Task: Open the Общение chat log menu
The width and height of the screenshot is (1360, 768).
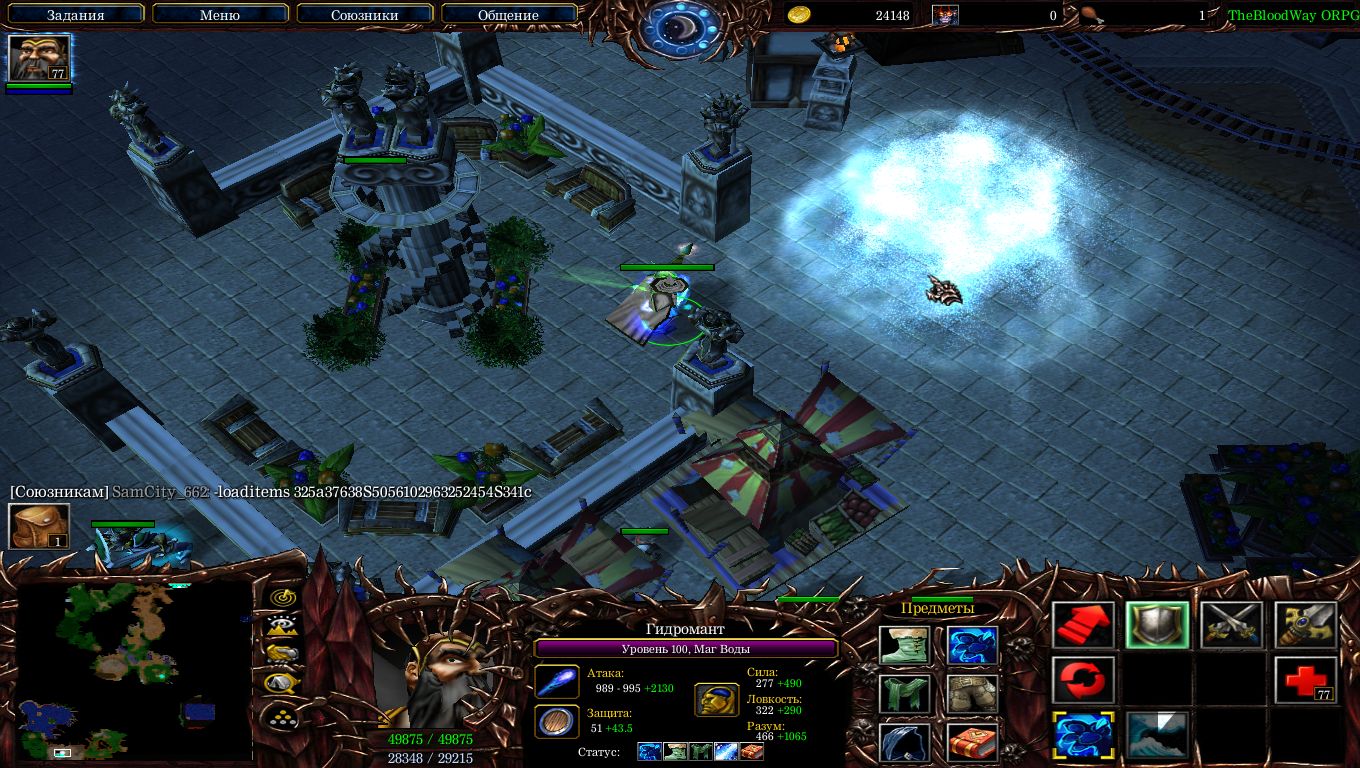Action: pyautogui.click(x=508, y=15)
